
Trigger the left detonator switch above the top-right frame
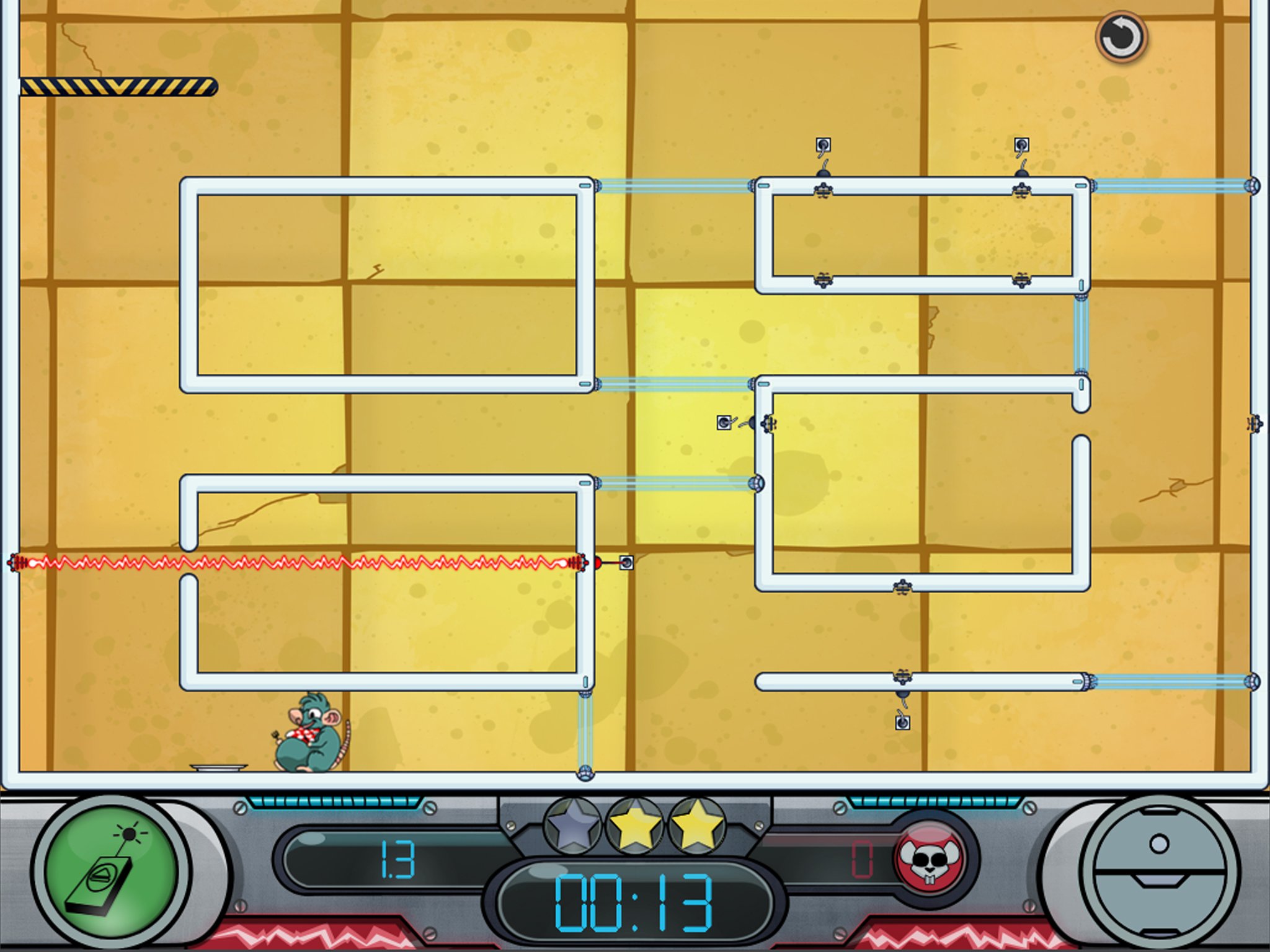823,144
